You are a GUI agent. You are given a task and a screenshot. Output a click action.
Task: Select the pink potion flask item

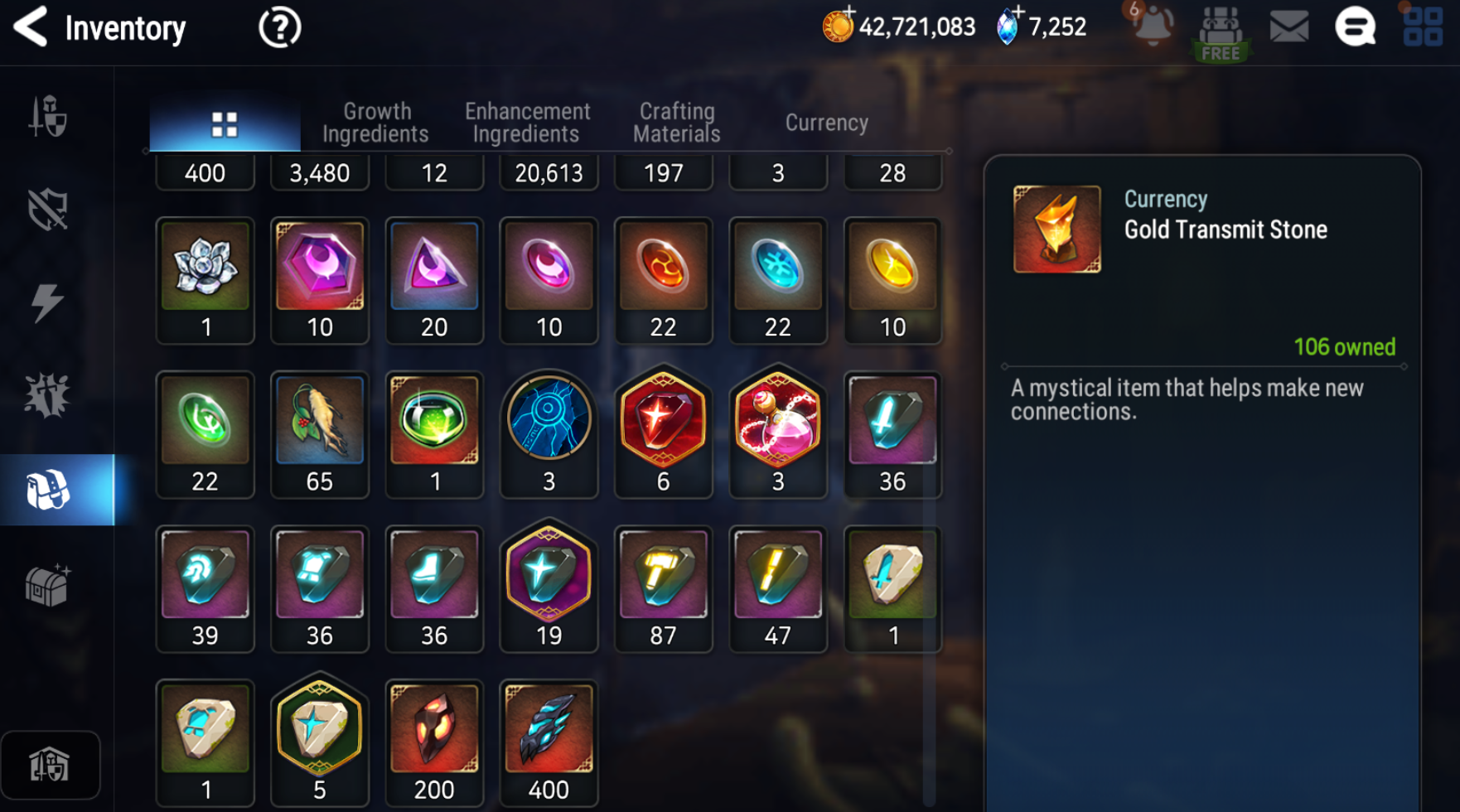tap(777, 421)
